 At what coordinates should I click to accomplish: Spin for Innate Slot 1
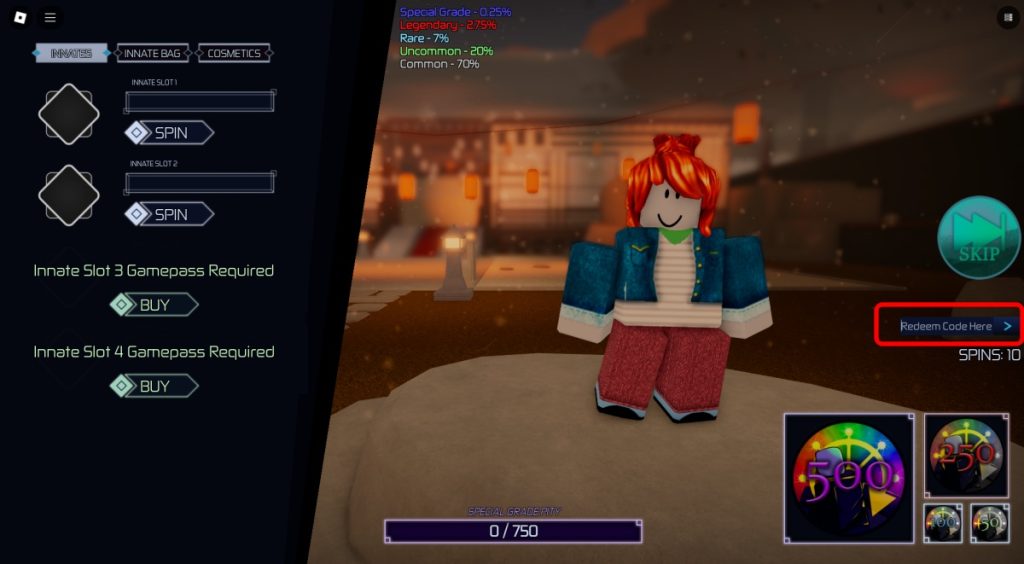169,132
